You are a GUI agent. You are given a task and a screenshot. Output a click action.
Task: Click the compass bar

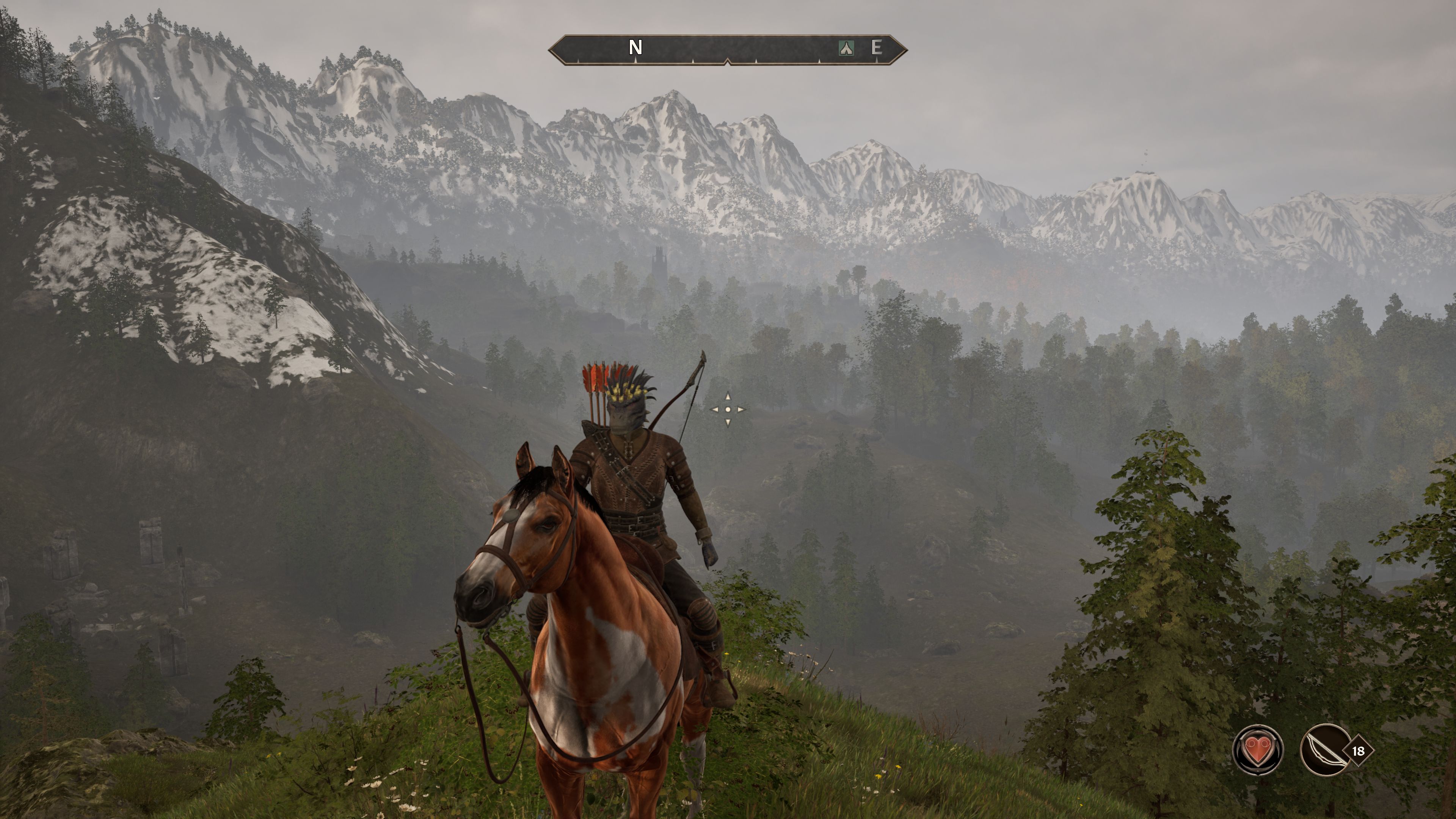pyautogui.click(x=728, y=50)
